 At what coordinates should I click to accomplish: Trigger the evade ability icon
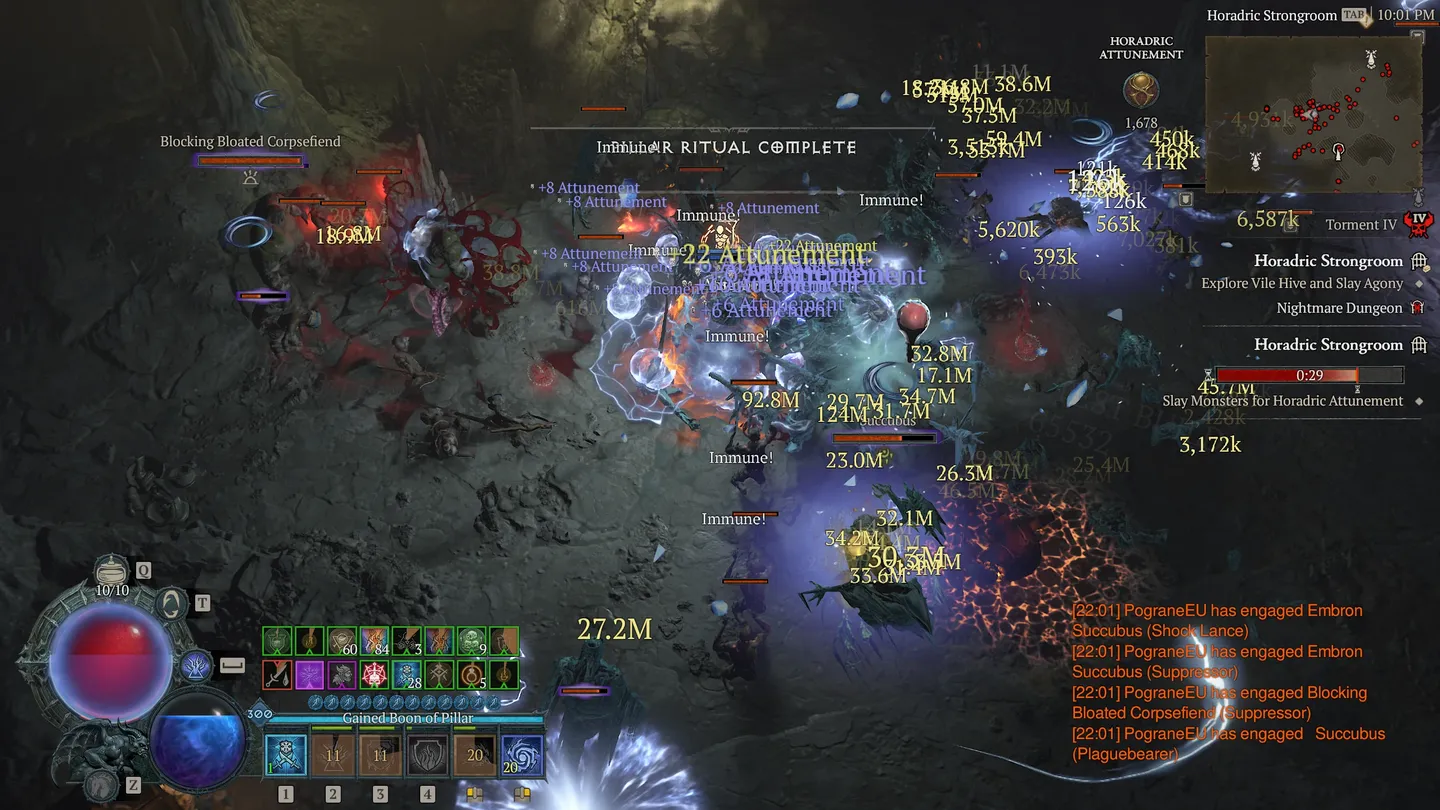[197, 665]
